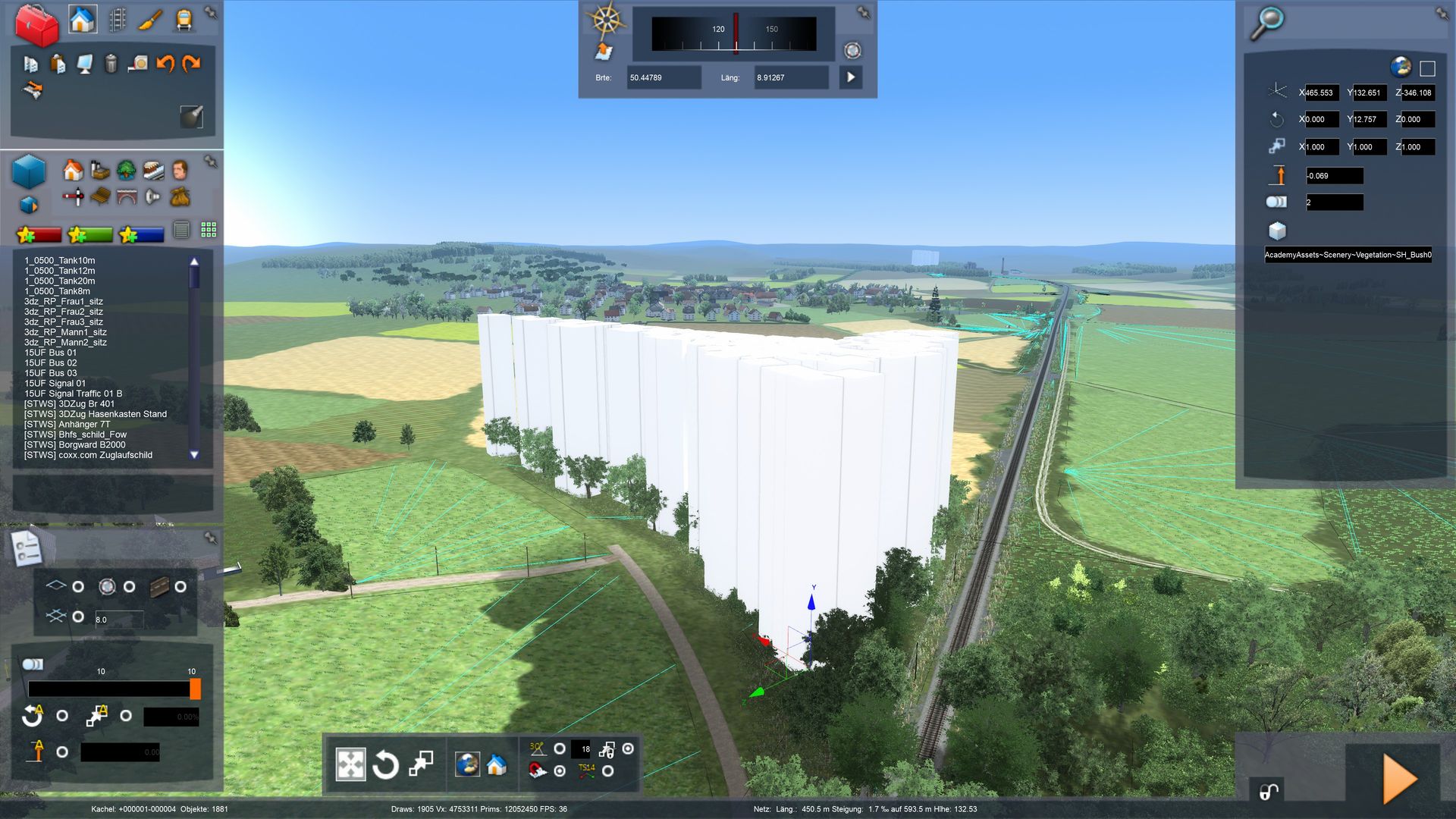Click the latitude field showing 50.44789
The width and height of the screenshot is (1456, 819).
pos(663,77)
